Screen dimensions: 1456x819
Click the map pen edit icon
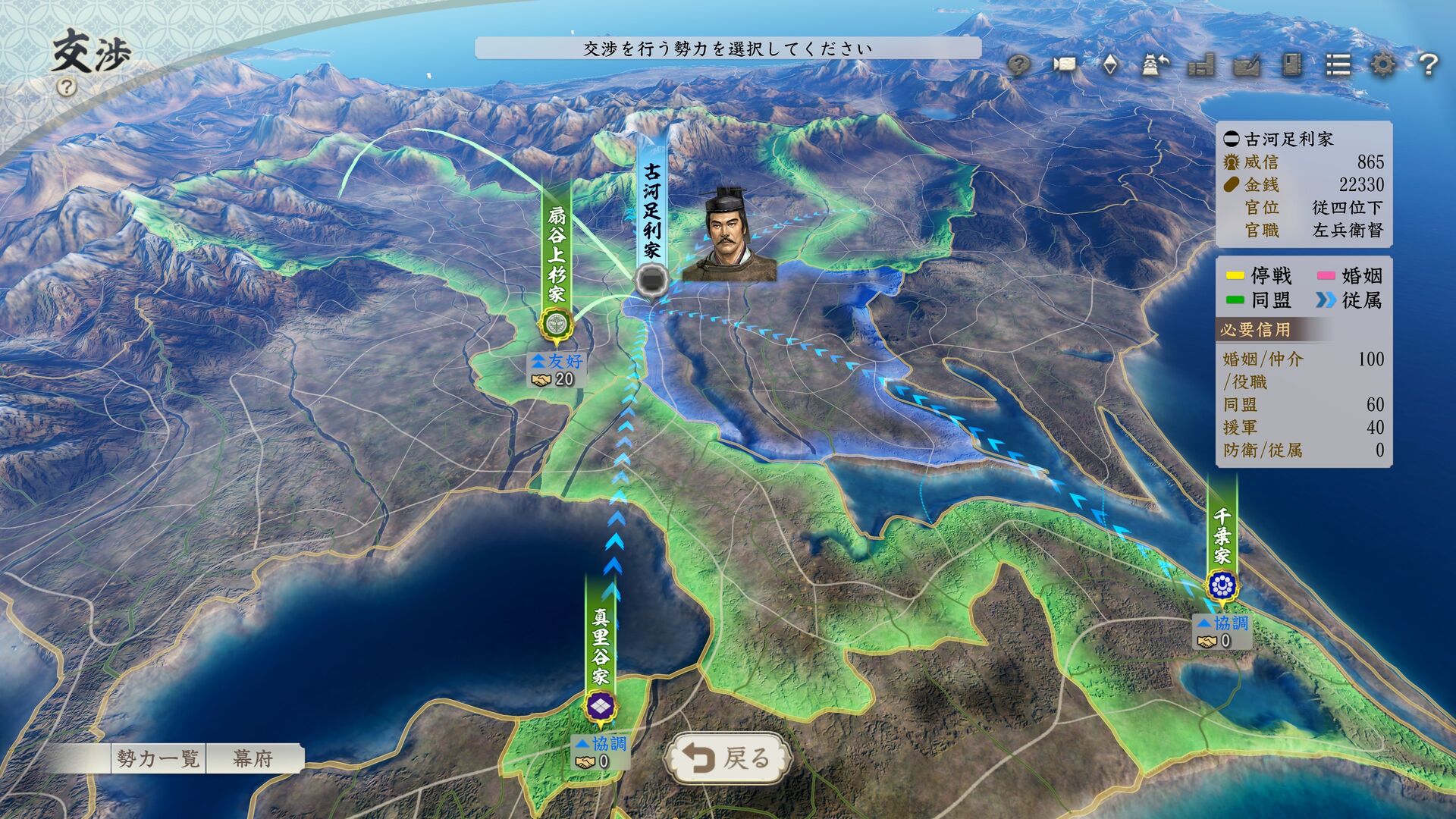(x=1247, y=65)
